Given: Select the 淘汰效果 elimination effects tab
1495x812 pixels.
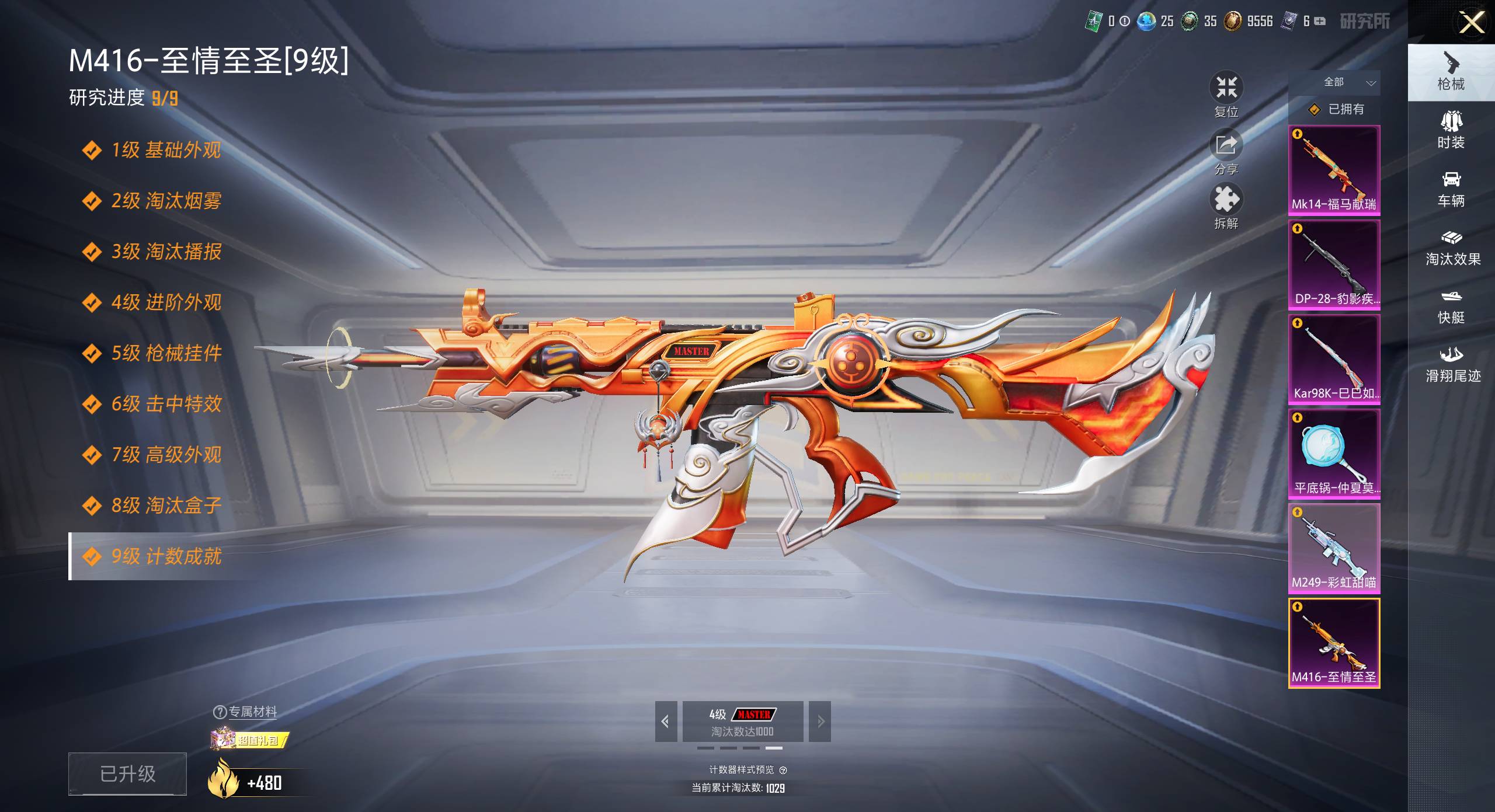Looking at the screenshot, I should click(1452, 248).
